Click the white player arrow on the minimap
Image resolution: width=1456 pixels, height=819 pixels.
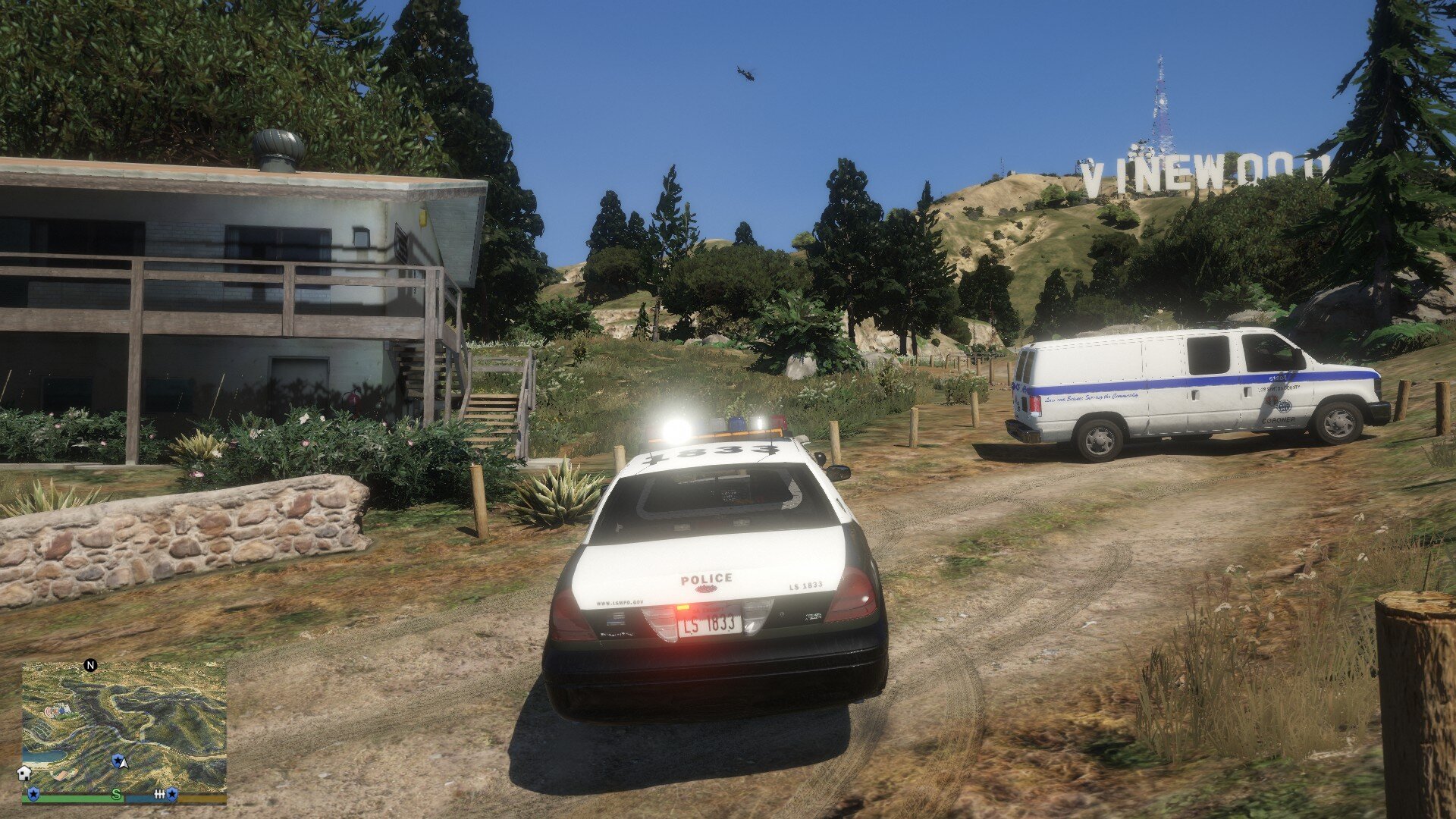click(x=124, y=762)
